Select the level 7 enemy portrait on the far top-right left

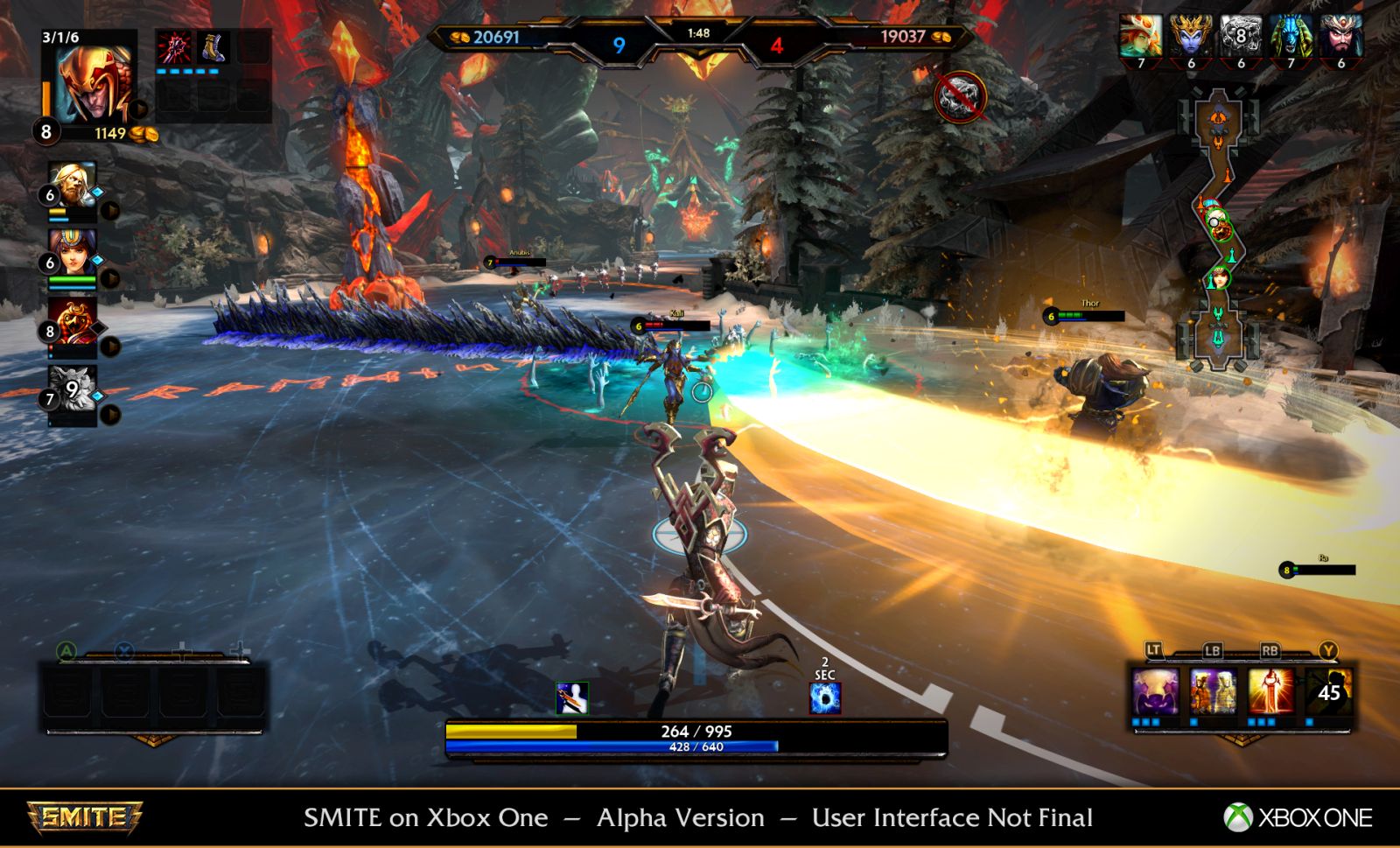point(1140,37)
